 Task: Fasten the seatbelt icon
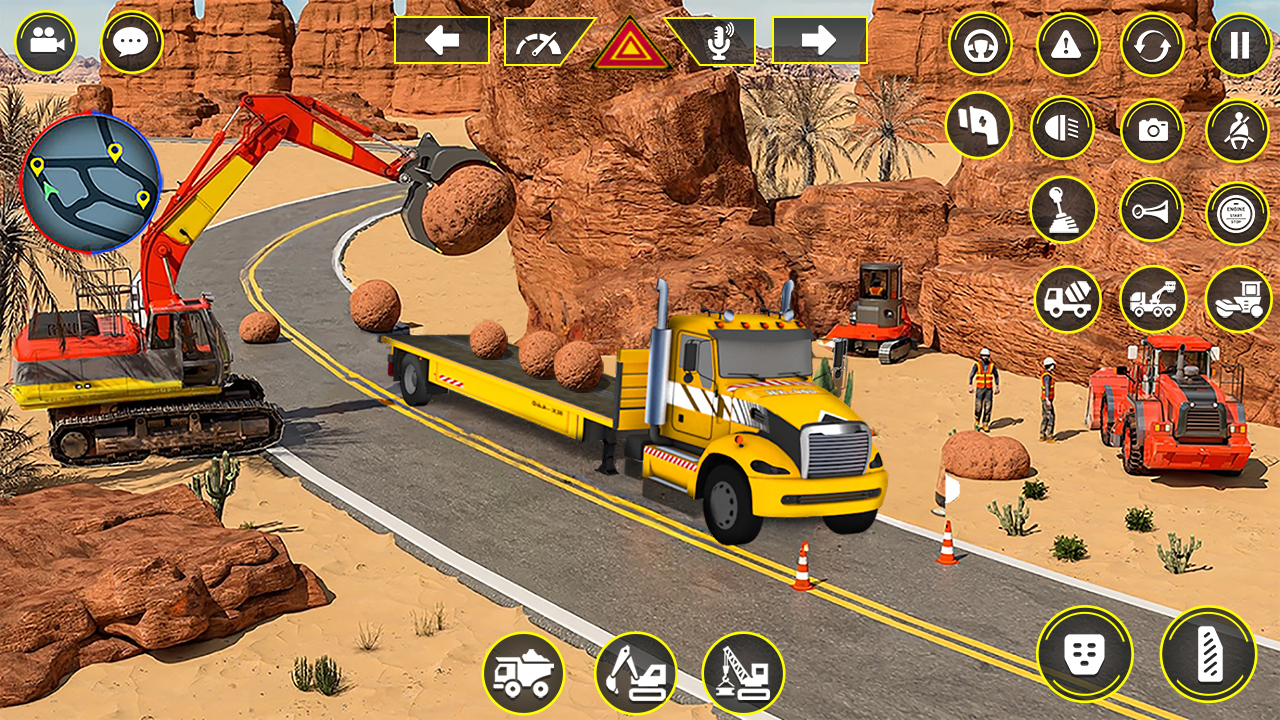click(x=1238, y=128)
